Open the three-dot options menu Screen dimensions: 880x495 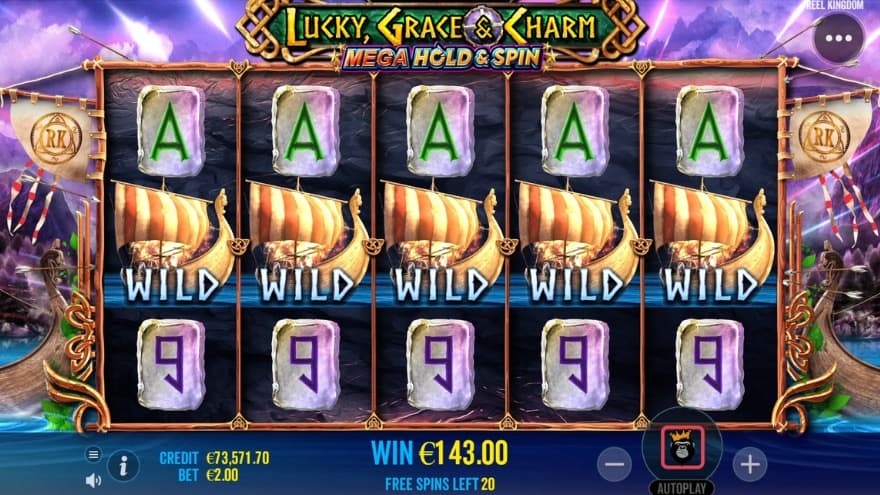point(838,39)
